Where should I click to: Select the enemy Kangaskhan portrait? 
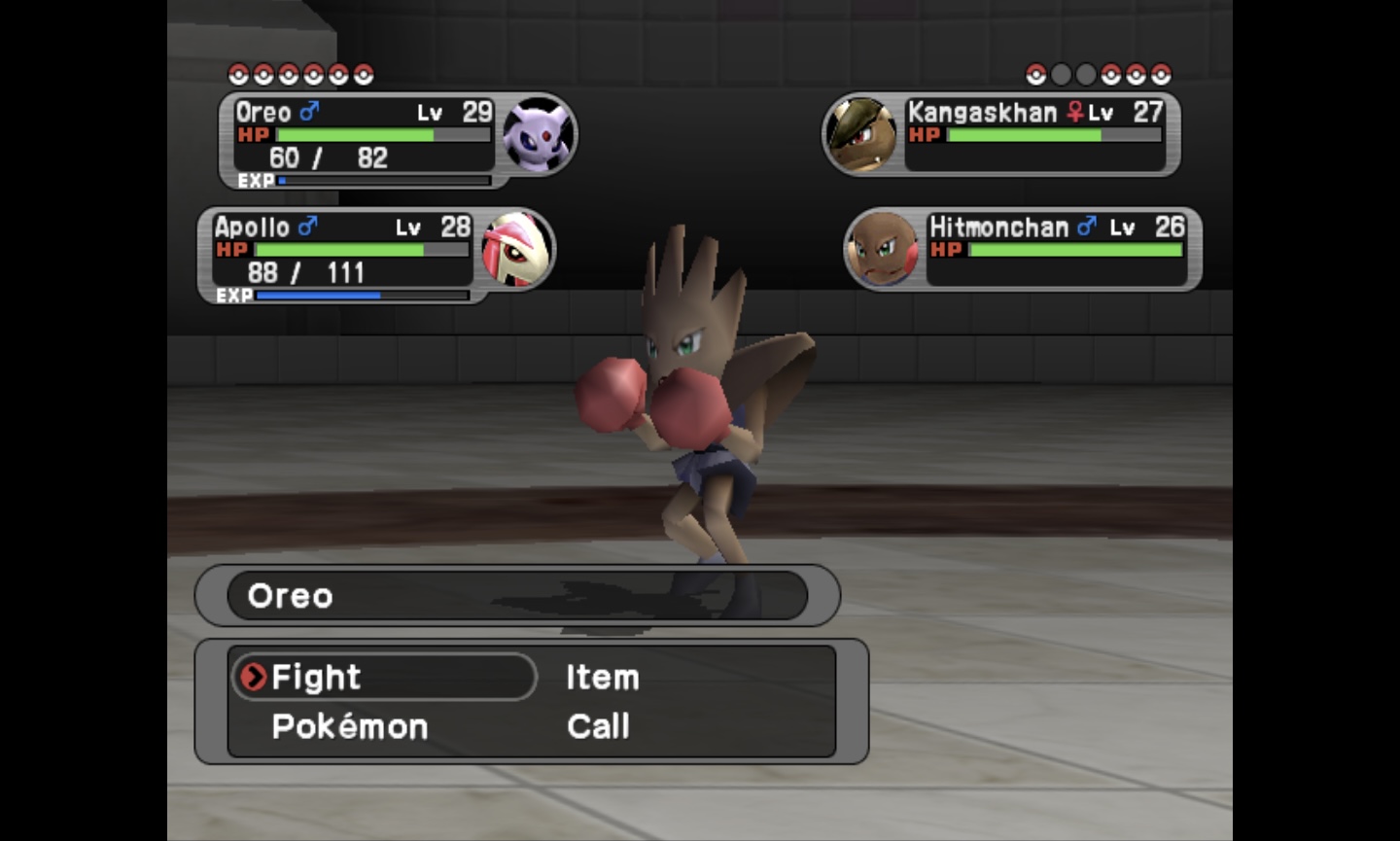pyautogui.click(x=861, y=134)
